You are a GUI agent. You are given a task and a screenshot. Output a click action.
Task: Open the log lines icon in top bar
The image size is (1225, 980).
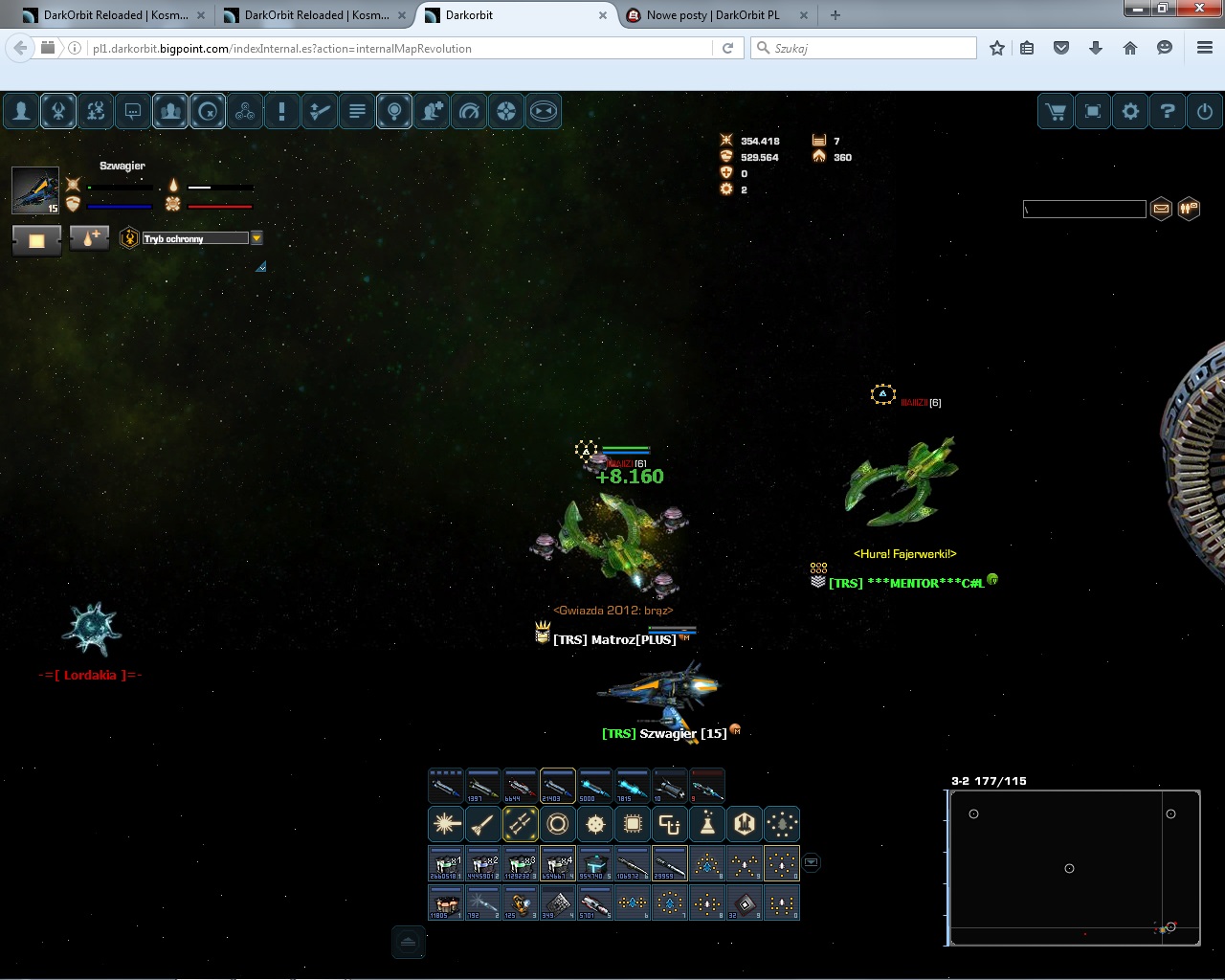click(357, 112)
